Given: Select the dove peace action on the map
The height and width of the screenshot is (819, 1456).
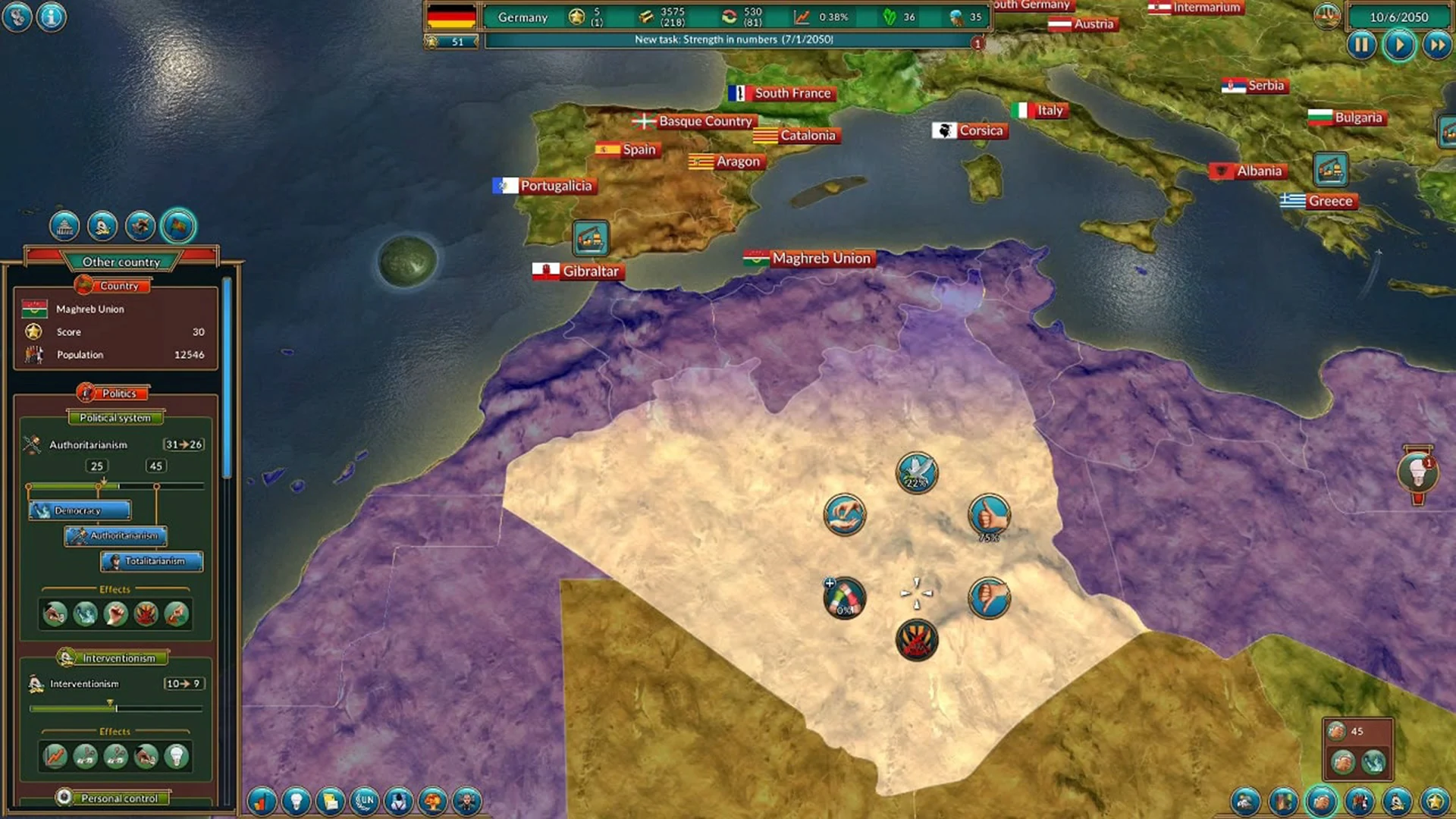Looking at the screenshot, I should pos(916,472).
